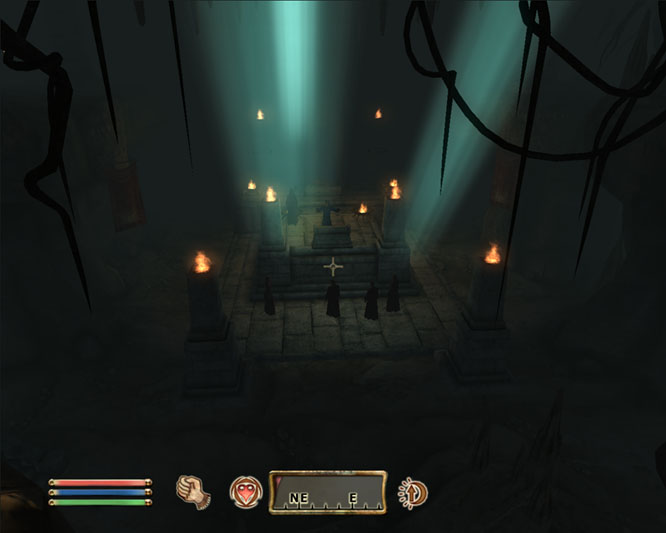Click the fist weapon icon
Image resolution: width=666 pixels, height=533 pixels.
[x=190, y=491]
